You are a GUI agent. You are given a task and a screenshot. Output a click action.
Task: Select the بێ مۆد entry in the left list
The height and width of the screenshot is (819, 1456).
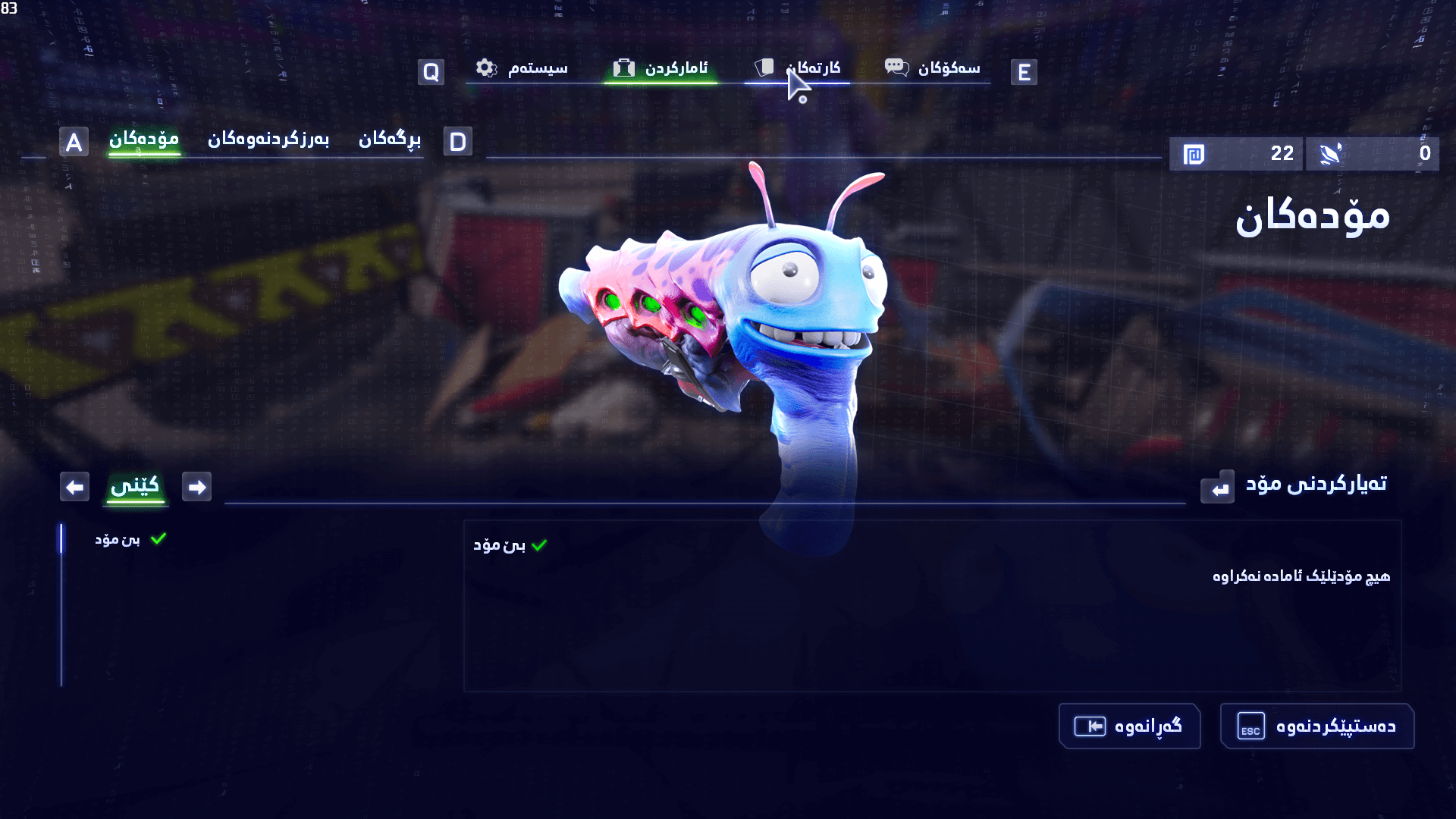(x=118, y=539)
